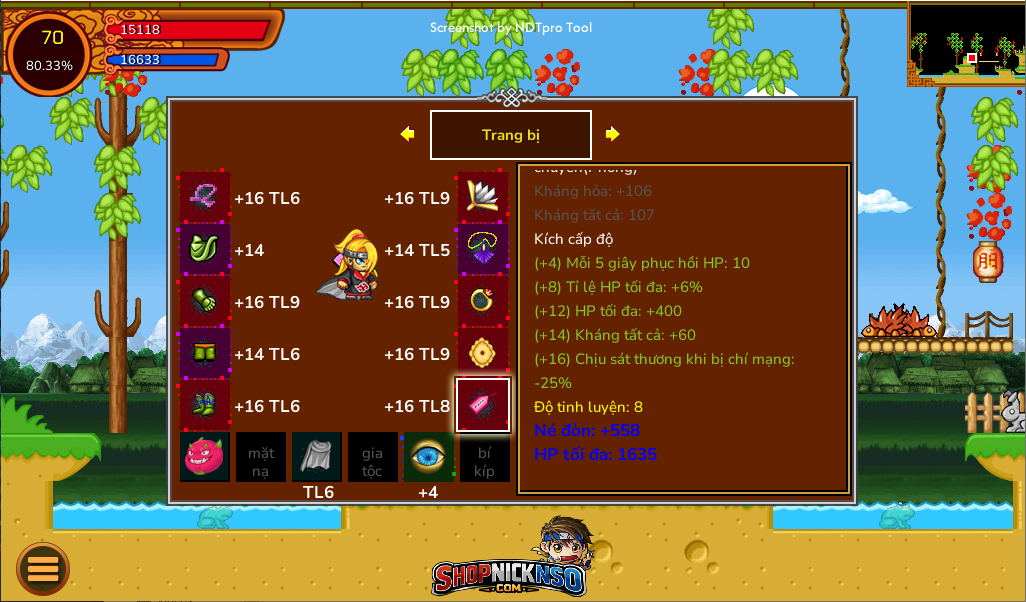This screenshot has height=602, width=1026.
Task: Choose the green armor vest slot
Action: [205, 249]
